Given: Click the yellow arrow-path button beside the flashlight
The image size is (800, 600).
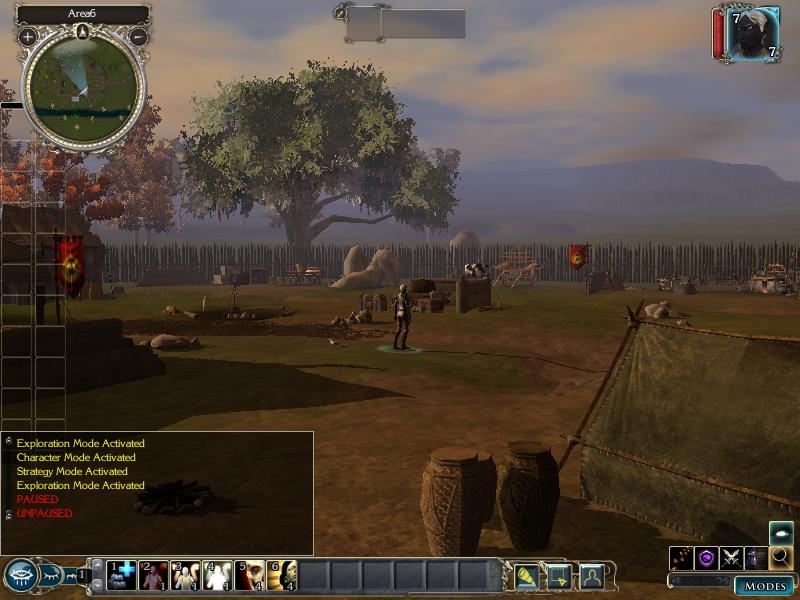Looking at the screenshot, I should coord(558,576).
